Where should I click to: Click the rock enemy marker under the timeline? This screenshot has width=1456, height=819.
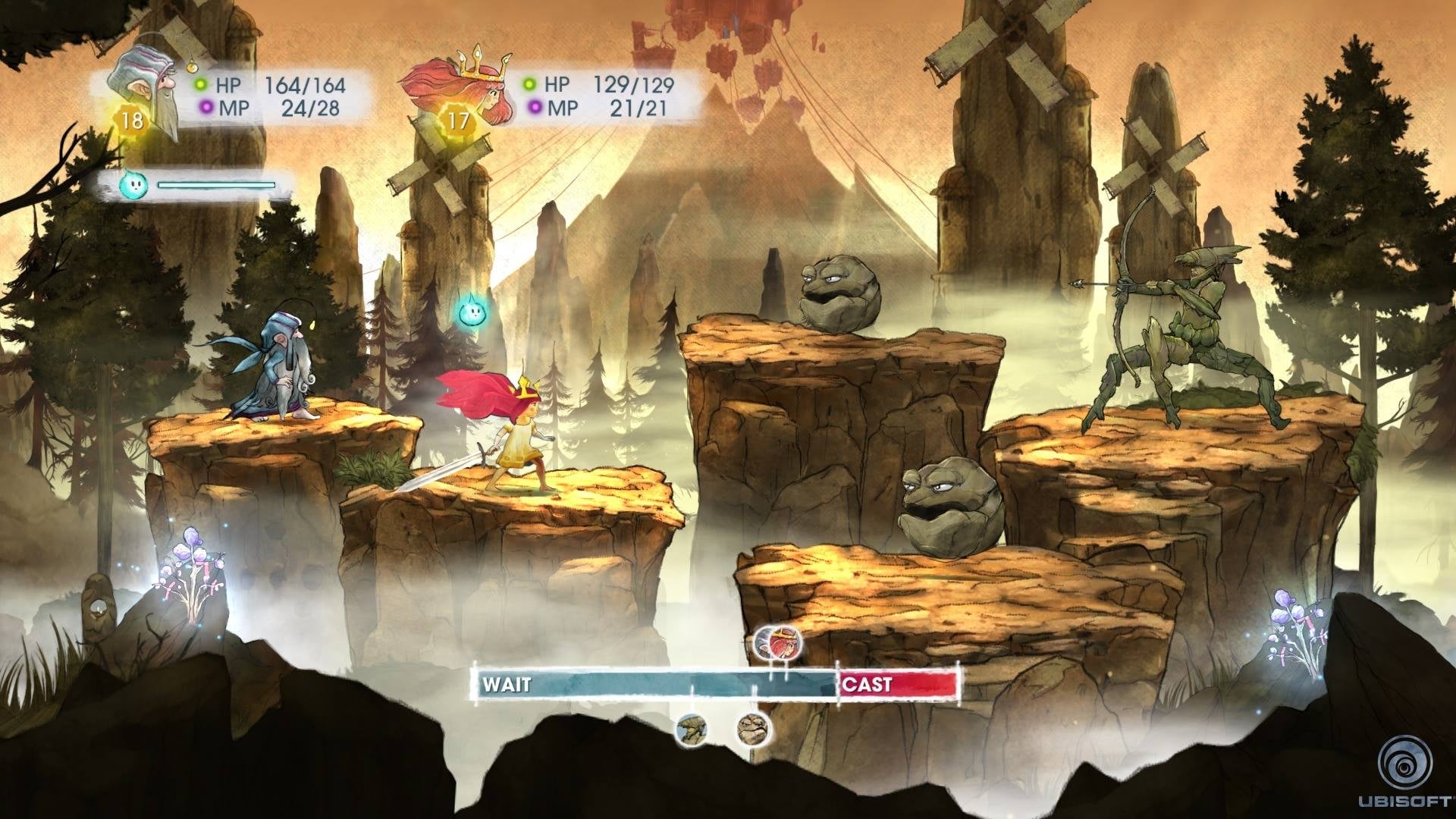pos(754,731)
